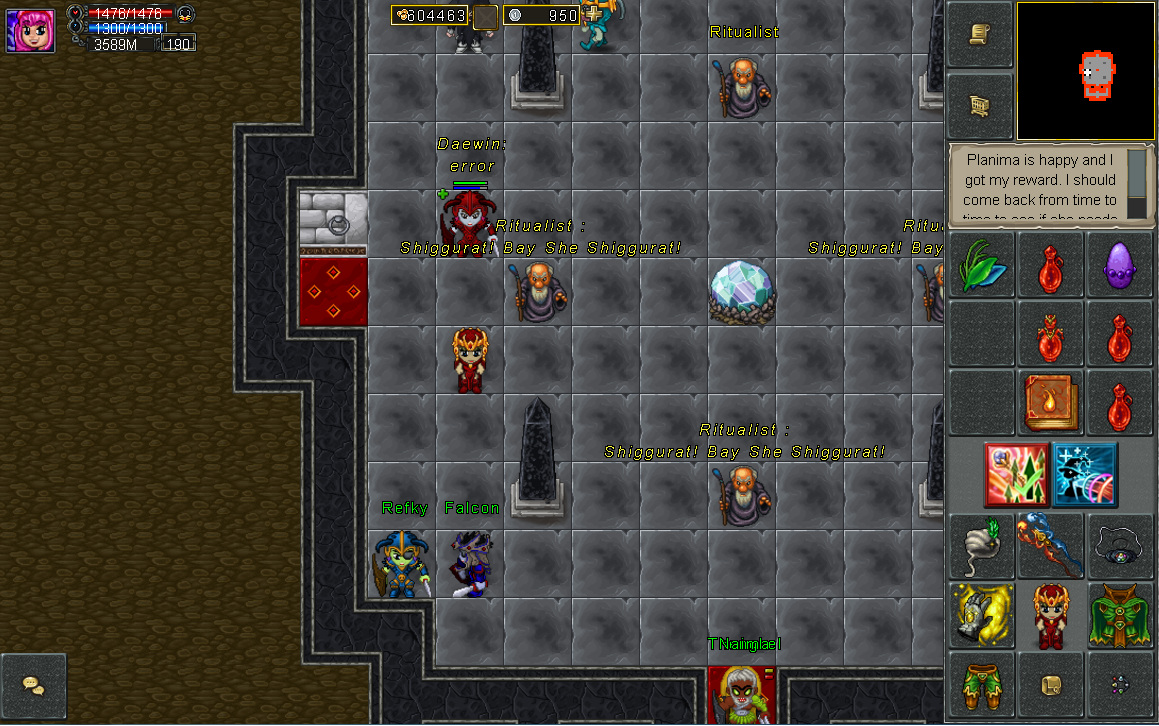Select the feathered turban helmet slot
This screenshot has height=726, width=1159.
pyautogui.click(x=980, y=546)
